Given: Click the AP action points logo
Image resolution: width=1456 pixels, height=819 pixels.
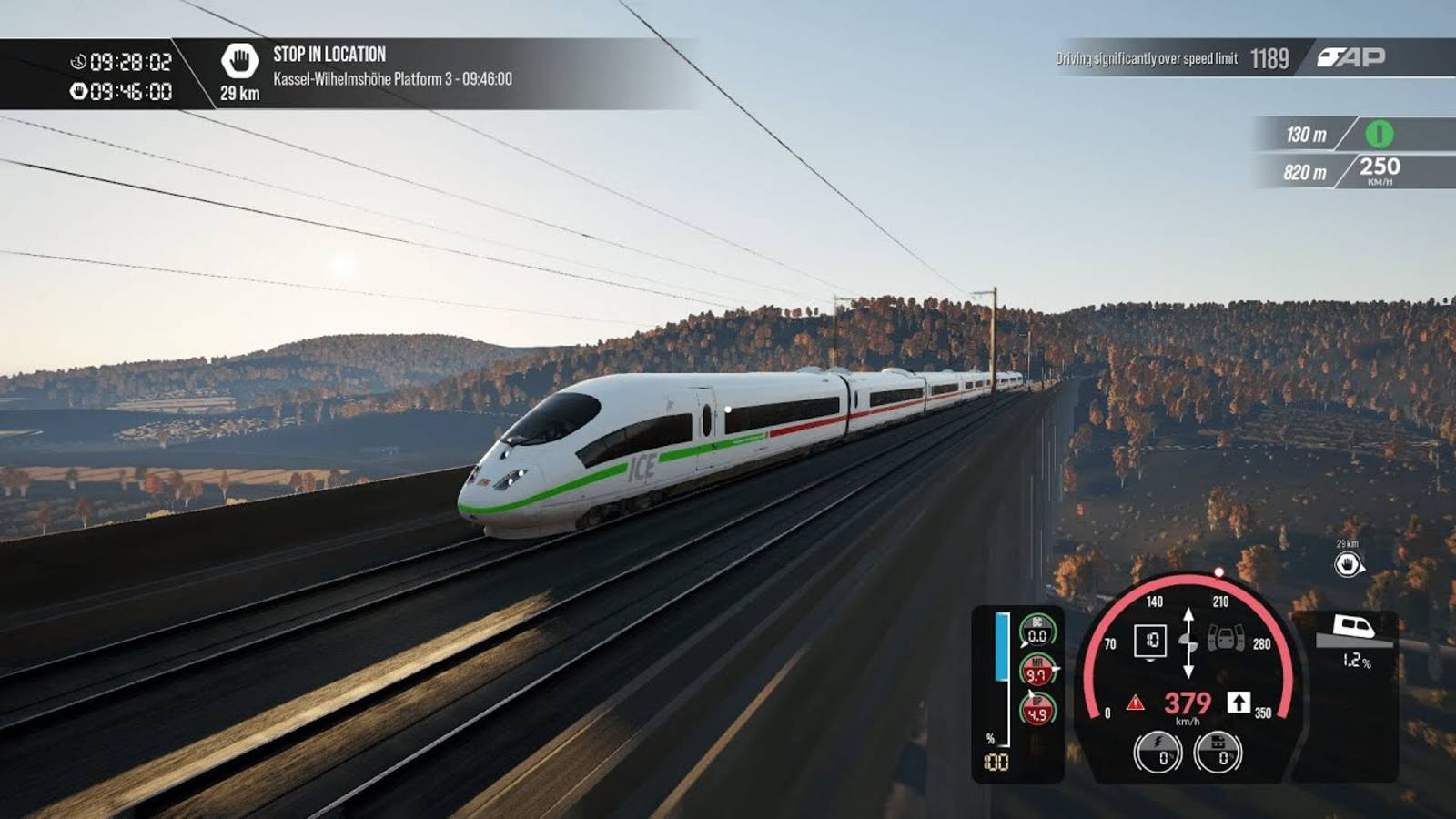Looking at the screenshot, I should point(1350,57).
